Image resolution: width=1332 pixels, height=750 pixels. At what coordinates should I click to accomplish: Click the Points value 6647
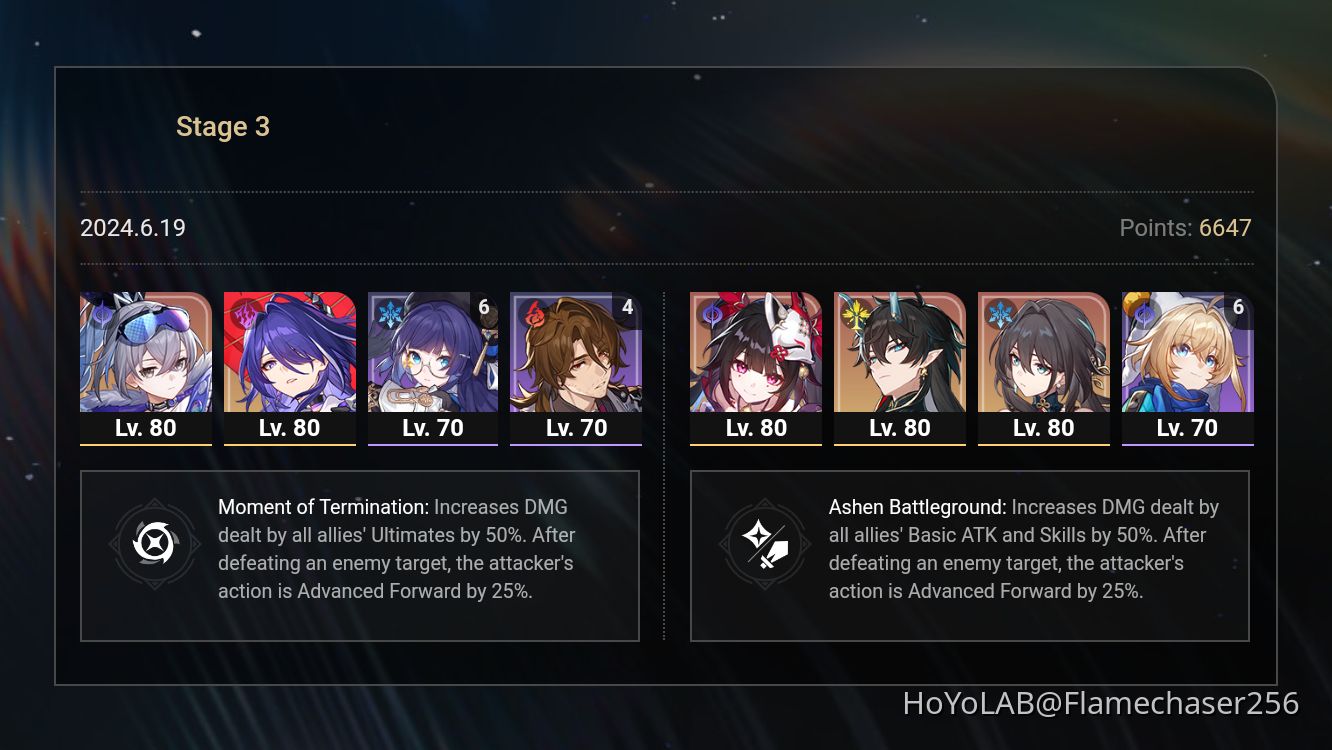1224,228
